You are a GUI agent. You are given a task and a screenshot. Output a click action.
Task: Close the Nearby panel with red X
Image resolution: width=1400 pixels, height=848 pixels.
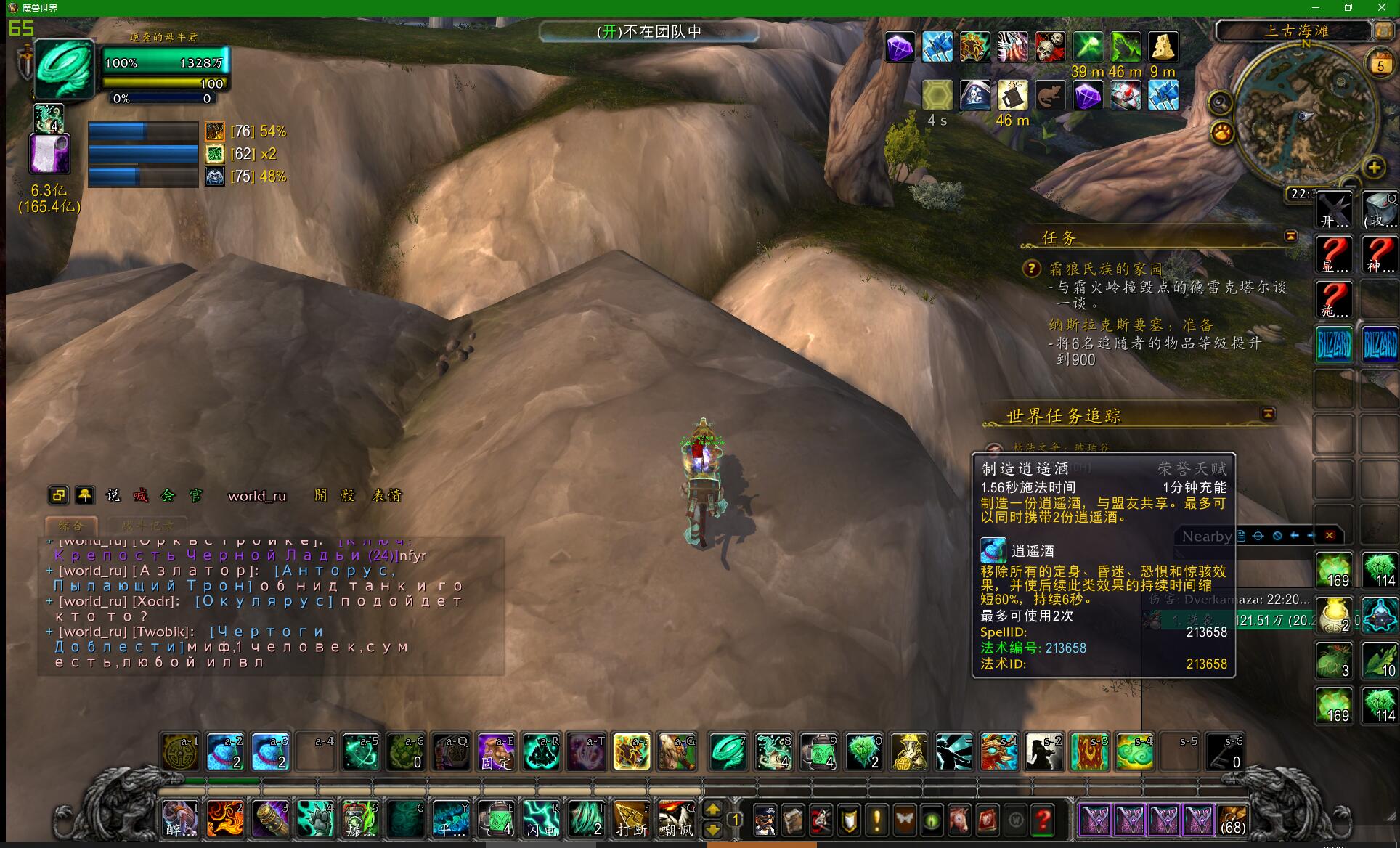coord(1330,536)
